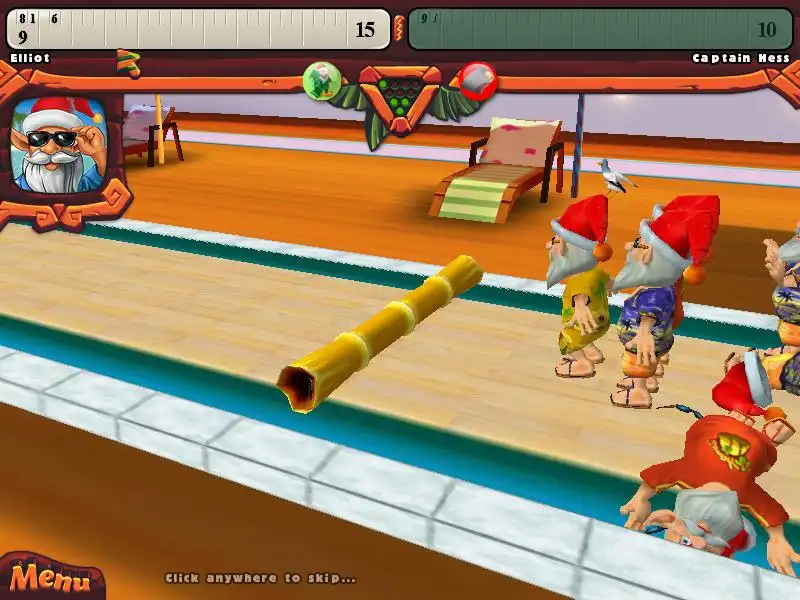Select the green elf power-up bubble
The width and height of the screenshot is (800, 600).
pos(322,78)
